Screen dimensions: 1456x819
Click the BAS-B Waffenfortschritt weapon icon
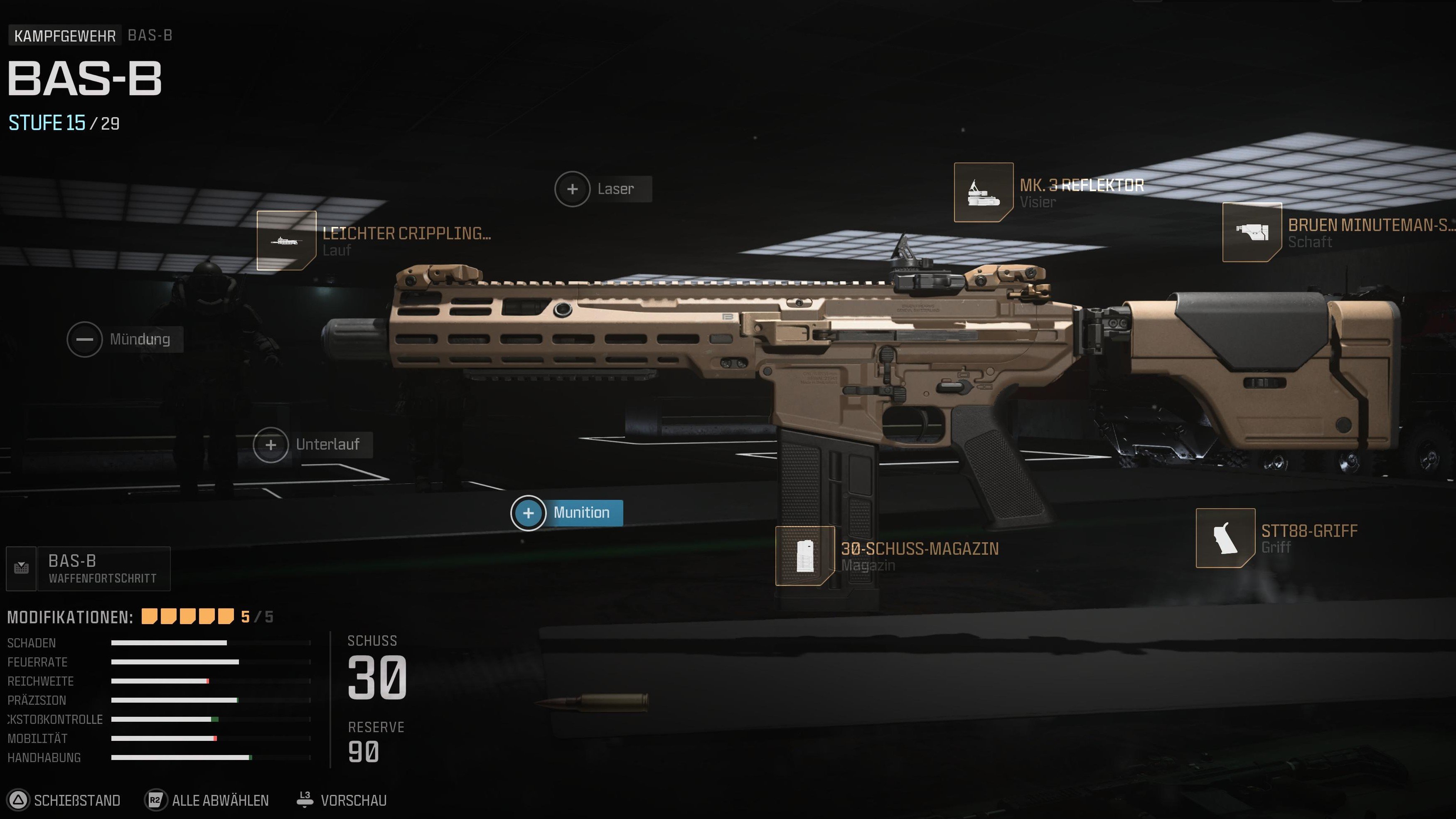(21, 568)
